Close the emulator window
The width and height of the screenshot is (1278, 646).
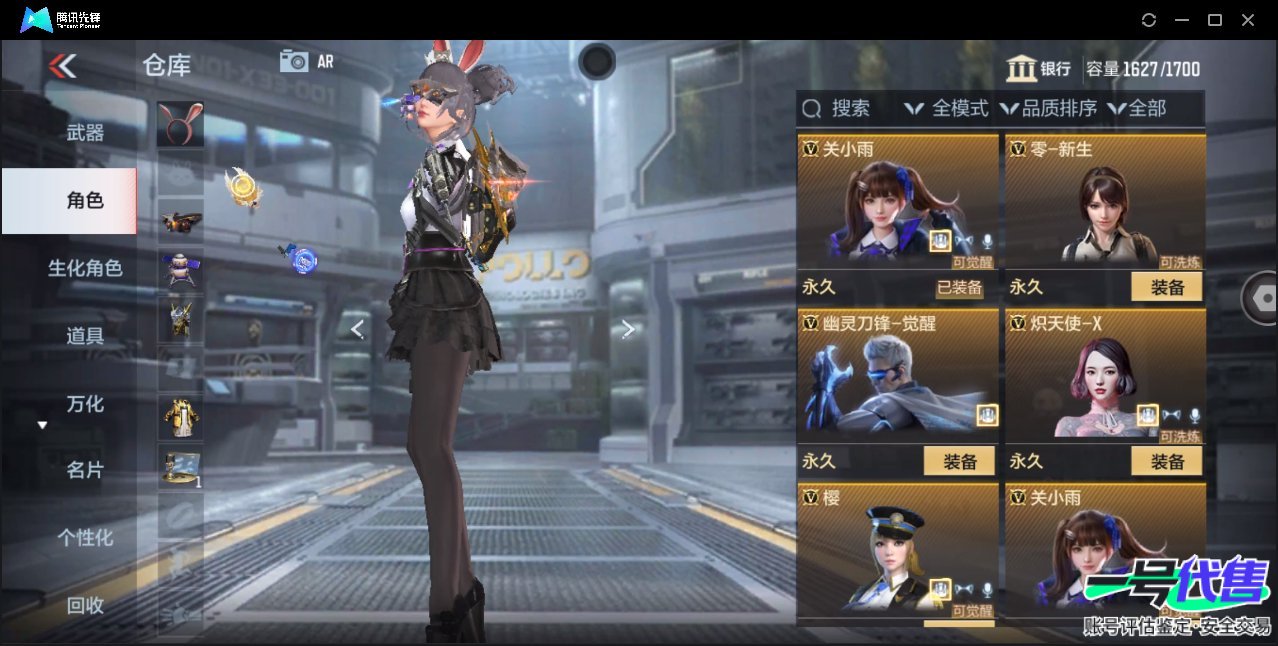[x=1248, y=20]
